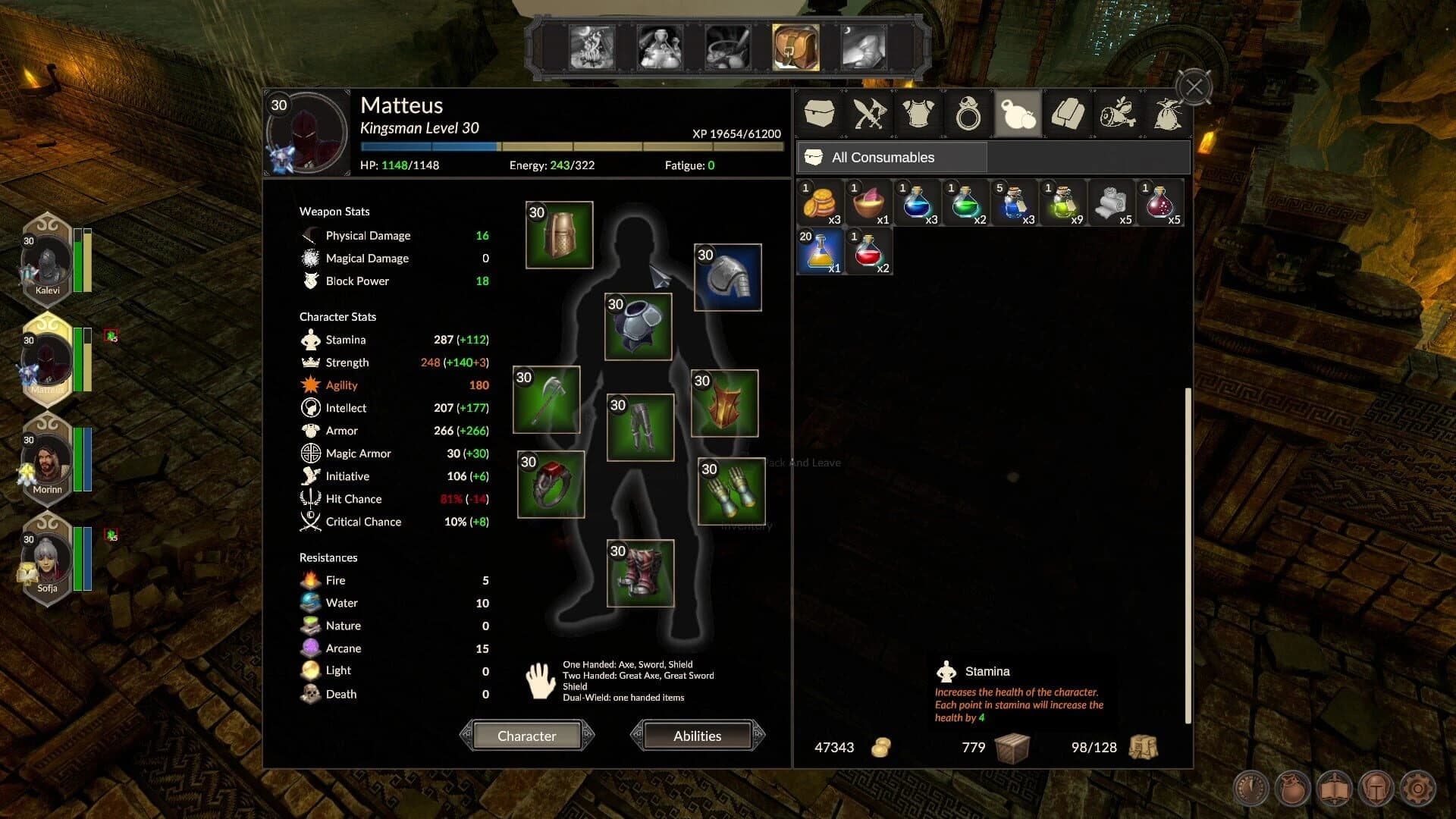Select the Character tab
Screen dimensions: 1456x819
pyautogui.click(x=526, y=736)
